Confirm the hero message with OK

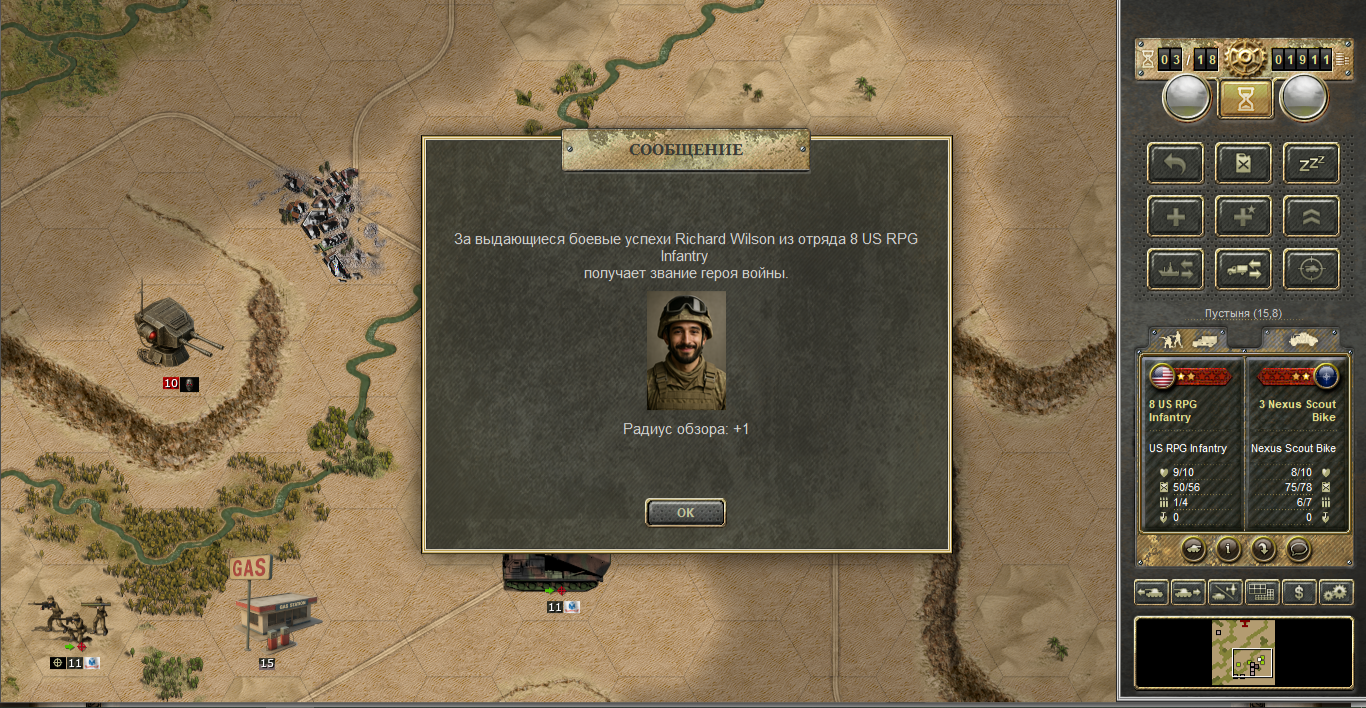[685, 513]
